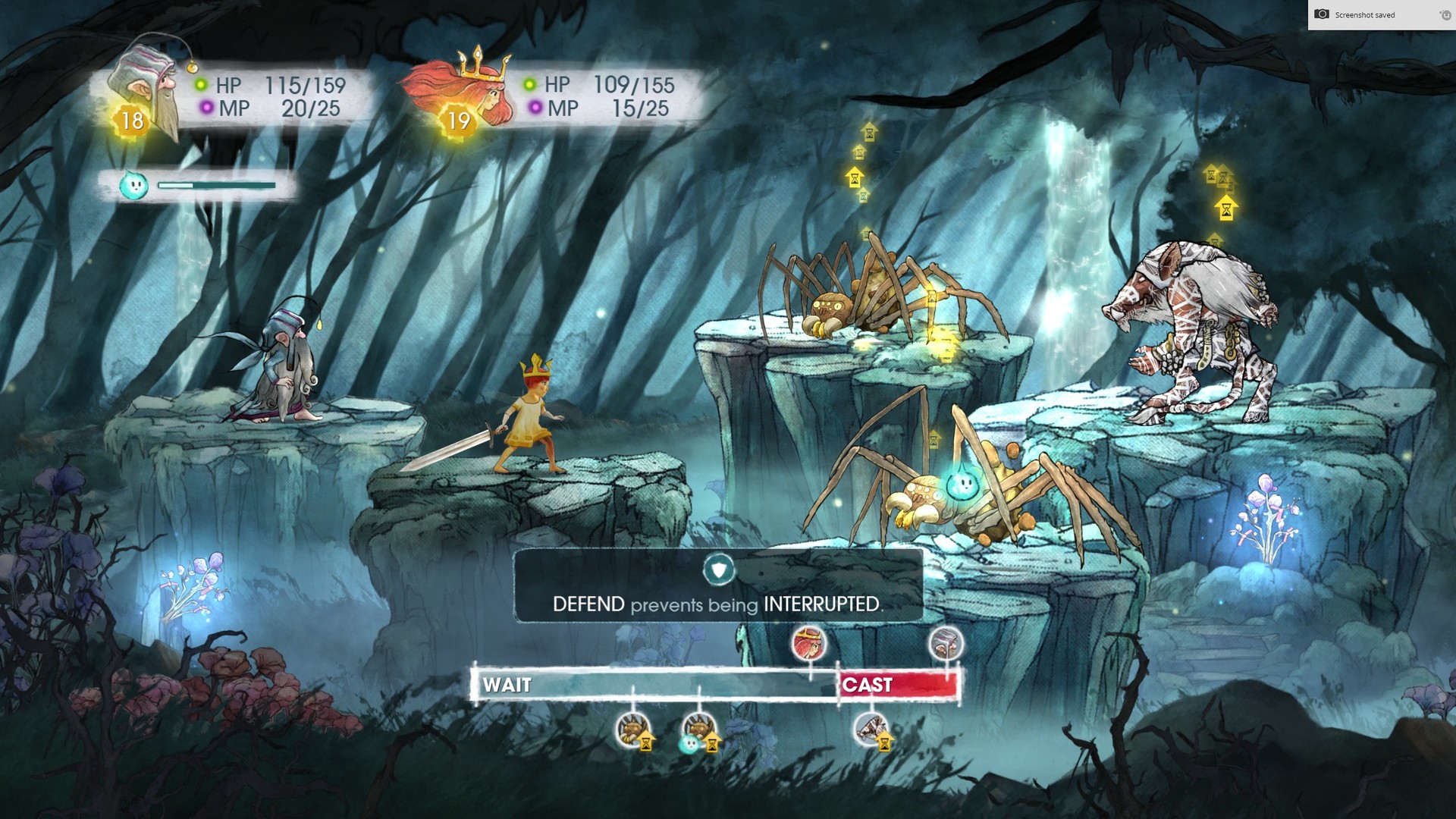This screenshot has height=819, width=1456.
Task: Click the Igniculus firefly icon by its gauge
Action: pyautogui.click(x=133, y=185)
